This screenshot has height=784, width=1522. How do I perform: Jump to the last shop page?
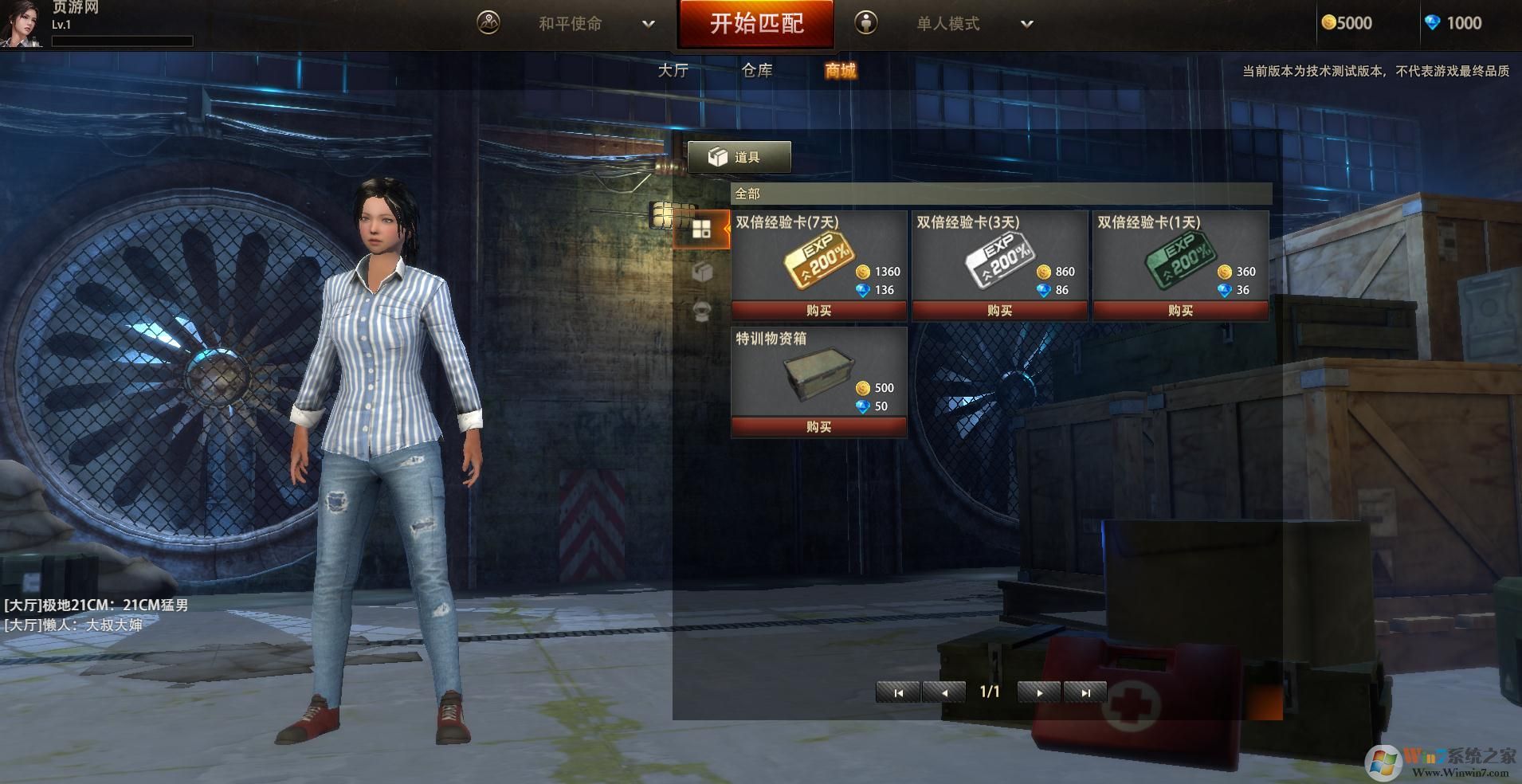coord(1085,692)
